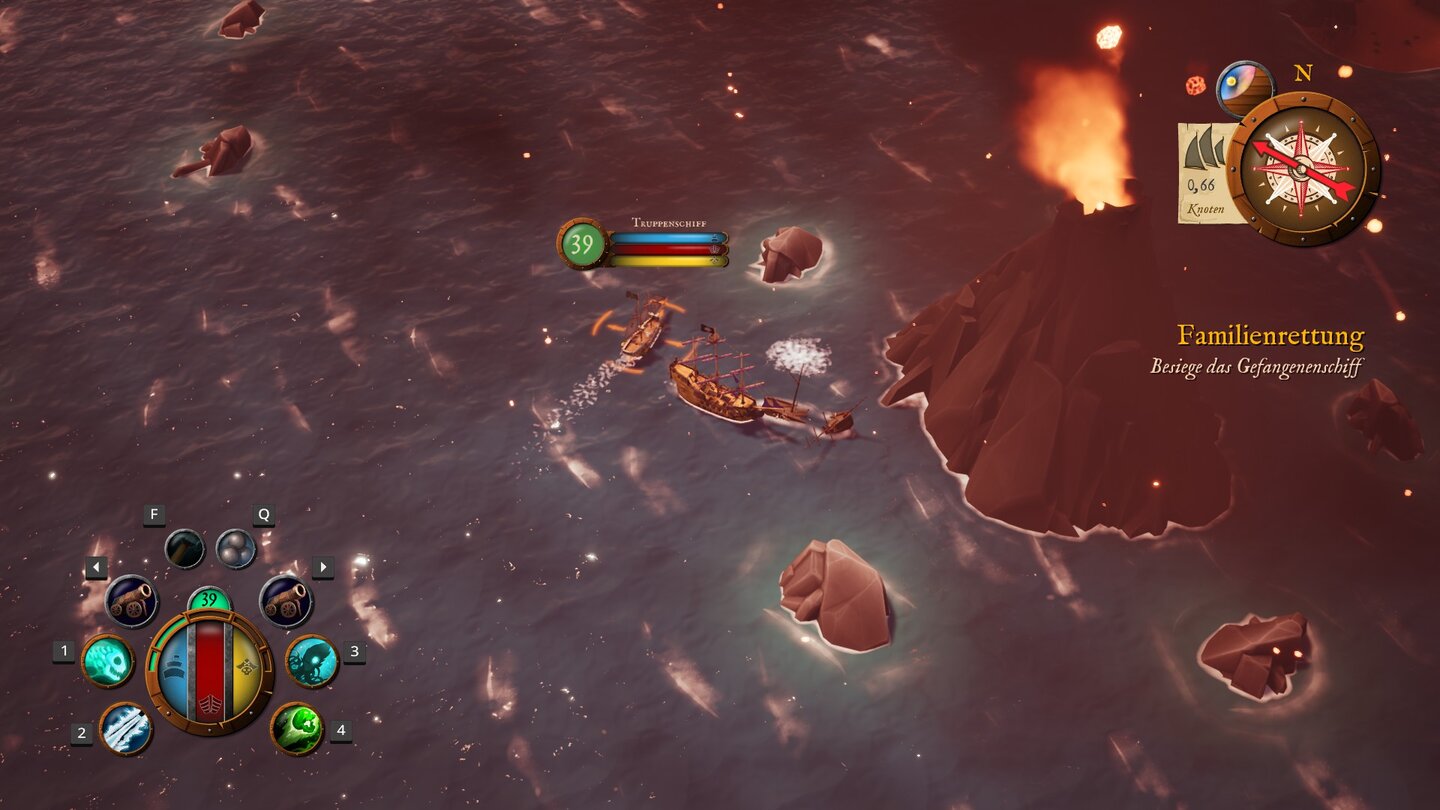
Task: Click the 0,66 Knoten speed readout
Action: tap(1201, 197)
